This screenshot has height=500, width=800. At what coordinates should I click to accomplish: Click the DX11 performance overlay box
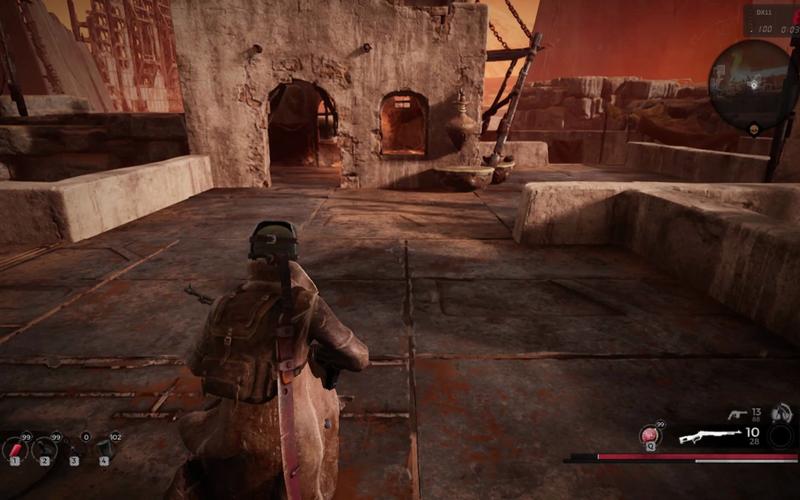coord(769,21)
